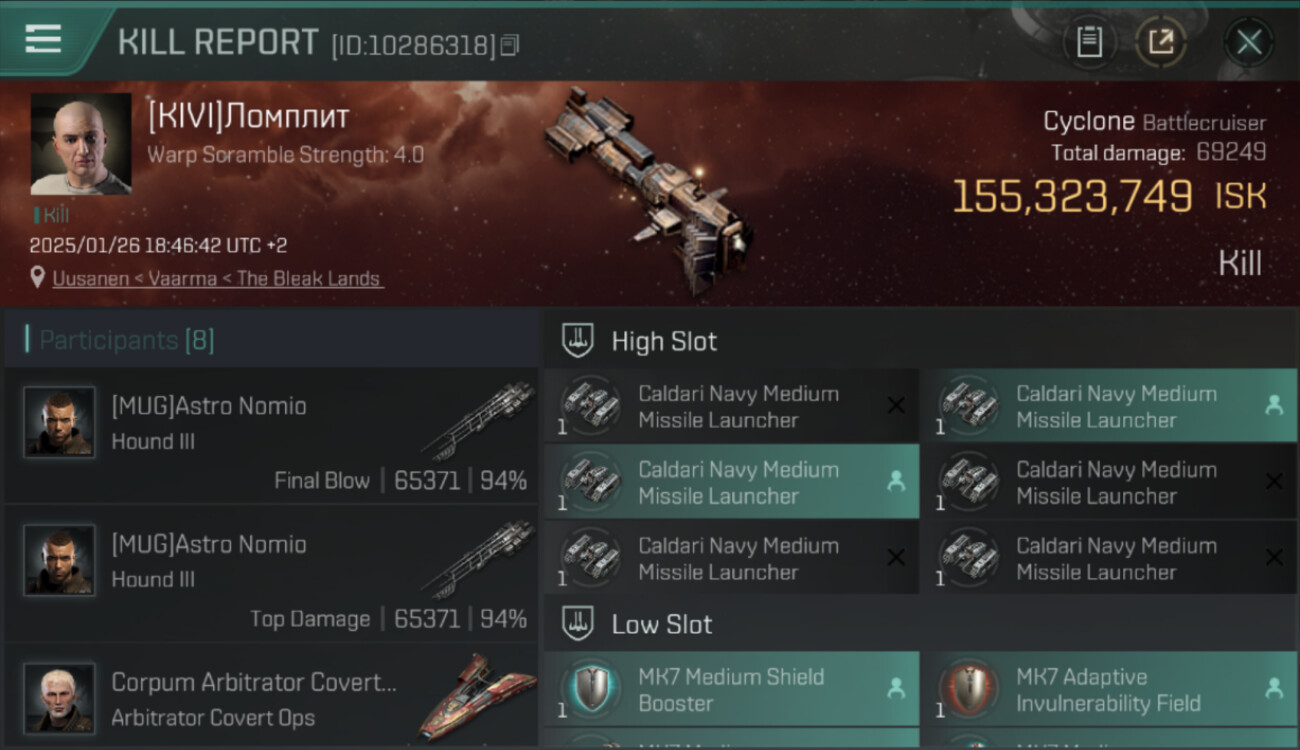Select the Final Blow participant row

pyautogui.click(x=272, y=436)
